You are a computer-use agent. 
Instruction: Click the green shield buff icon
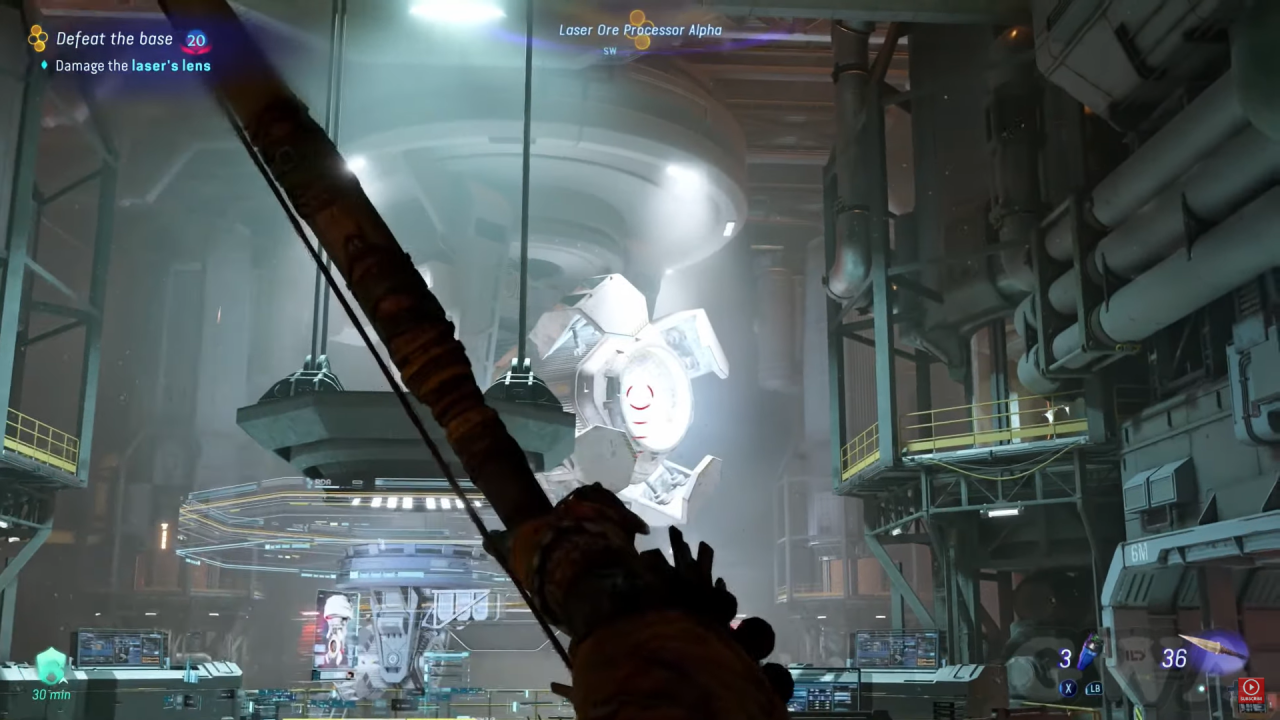coord(51,665)
